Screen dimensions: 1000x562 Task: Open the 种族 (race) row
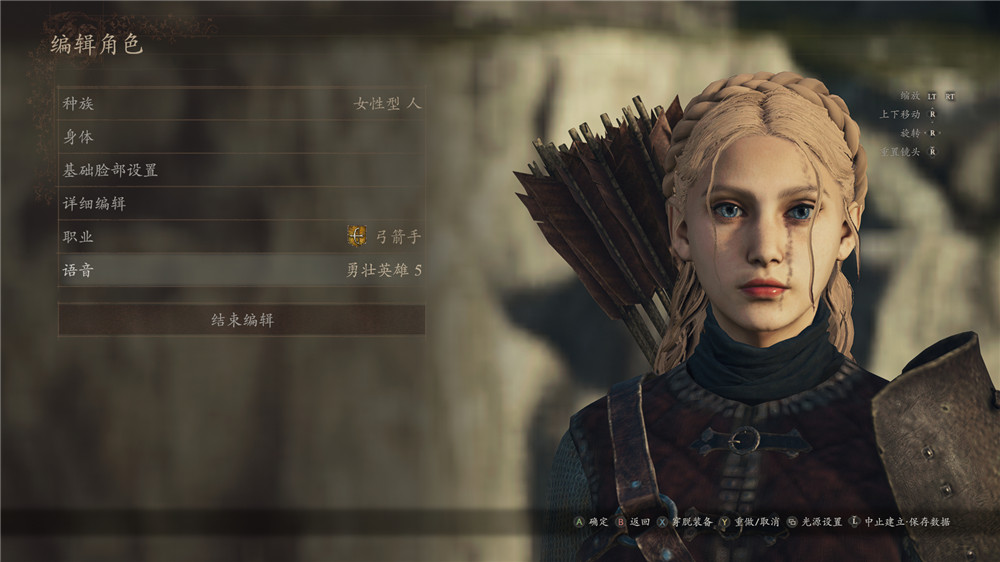tap(241, 103)
